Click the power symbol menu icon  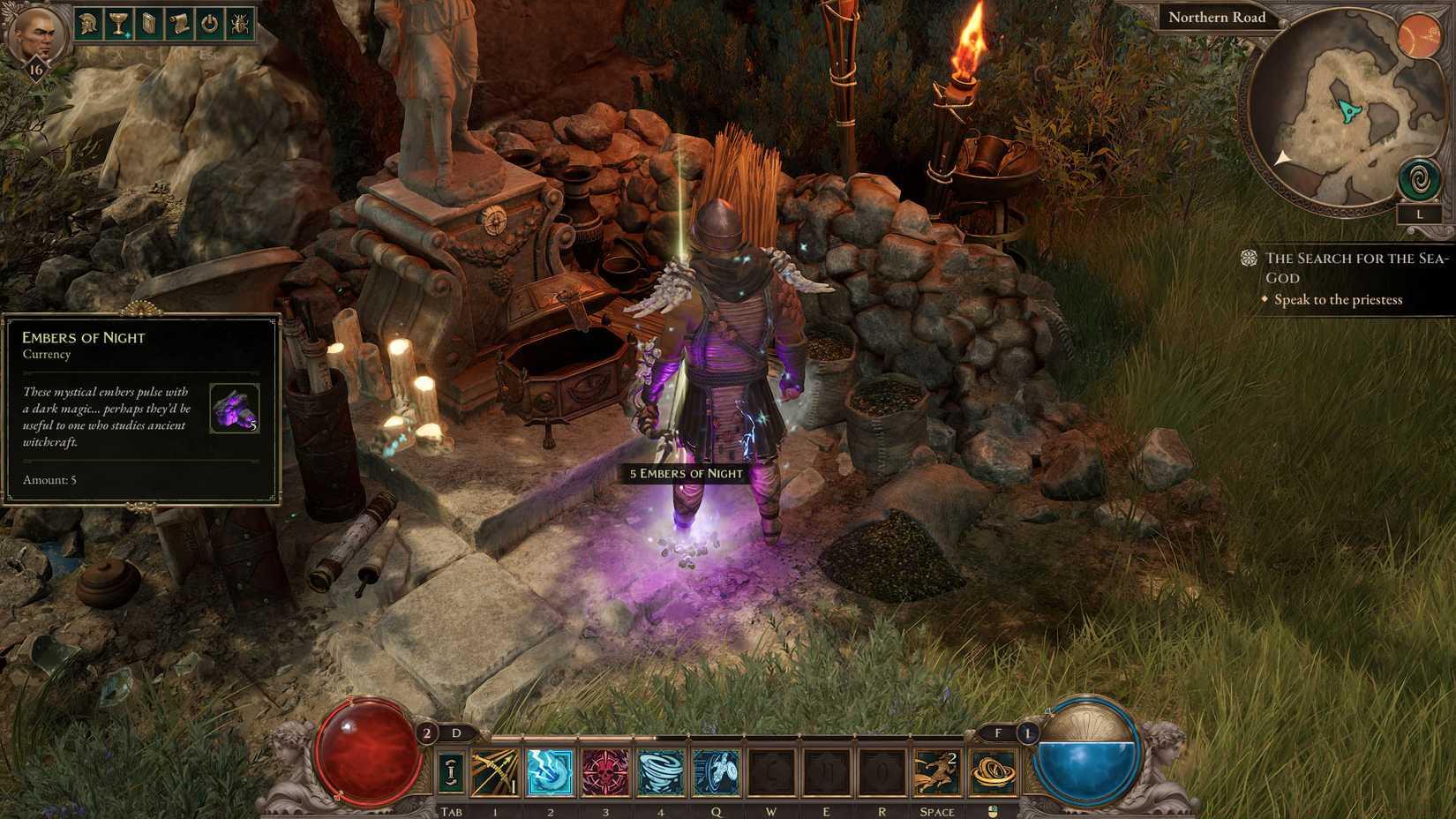pyautogui.click(x=209, y=24)
